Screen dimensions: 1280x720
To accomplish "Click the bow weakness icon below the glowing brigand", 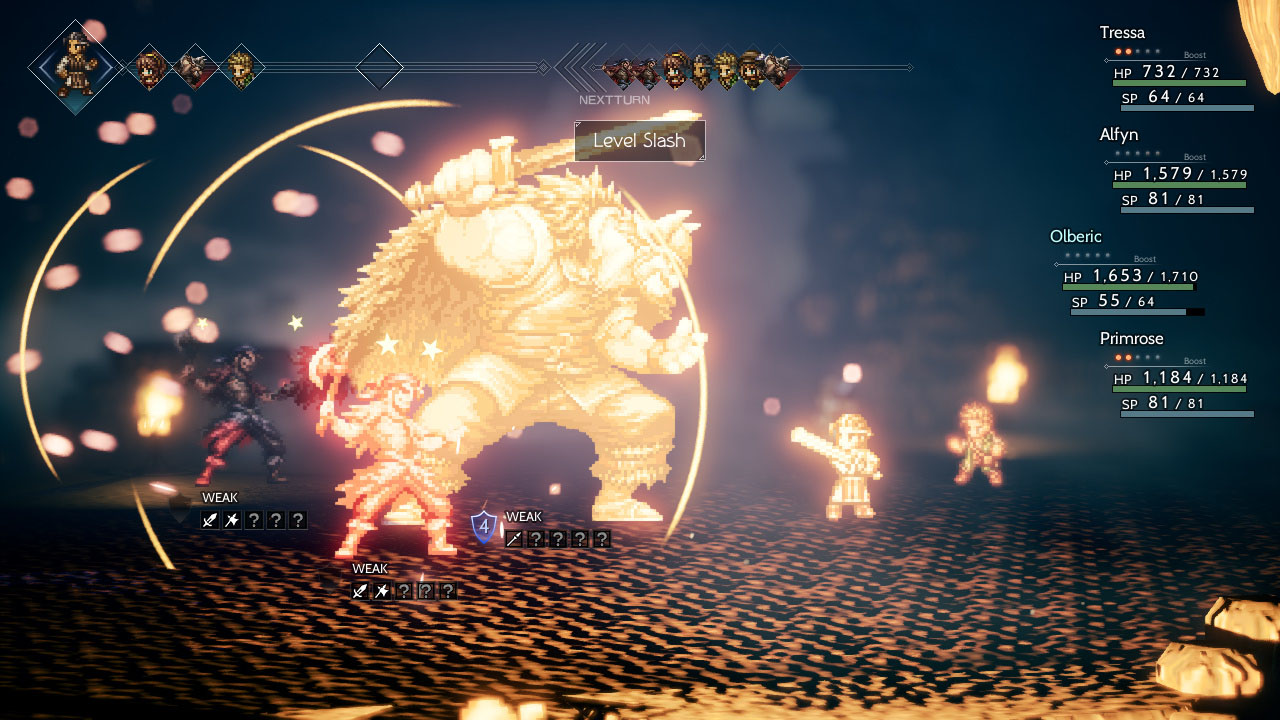I will click(x=381, y=591).
